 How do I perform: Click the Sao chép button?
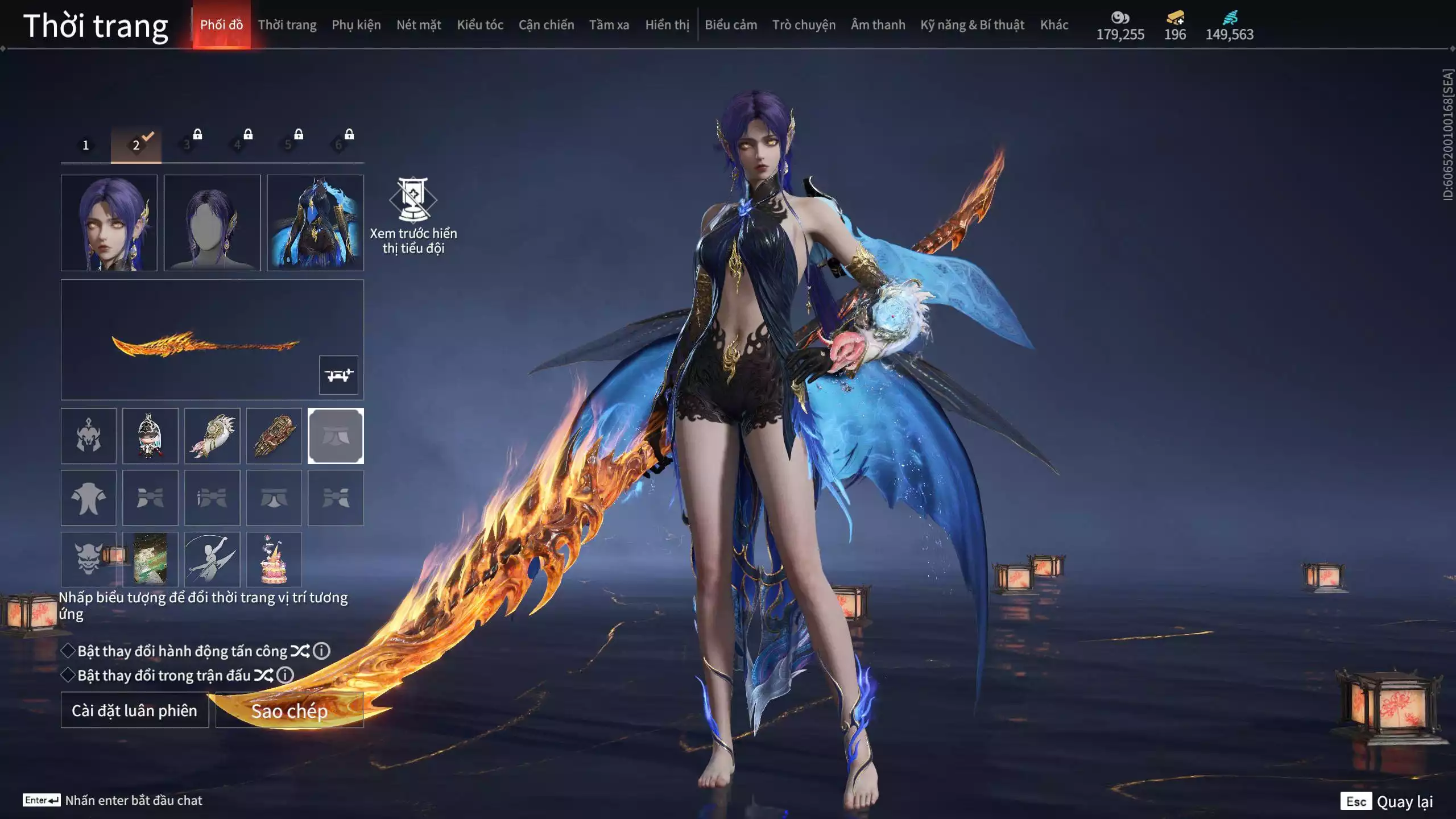(289, 710)
